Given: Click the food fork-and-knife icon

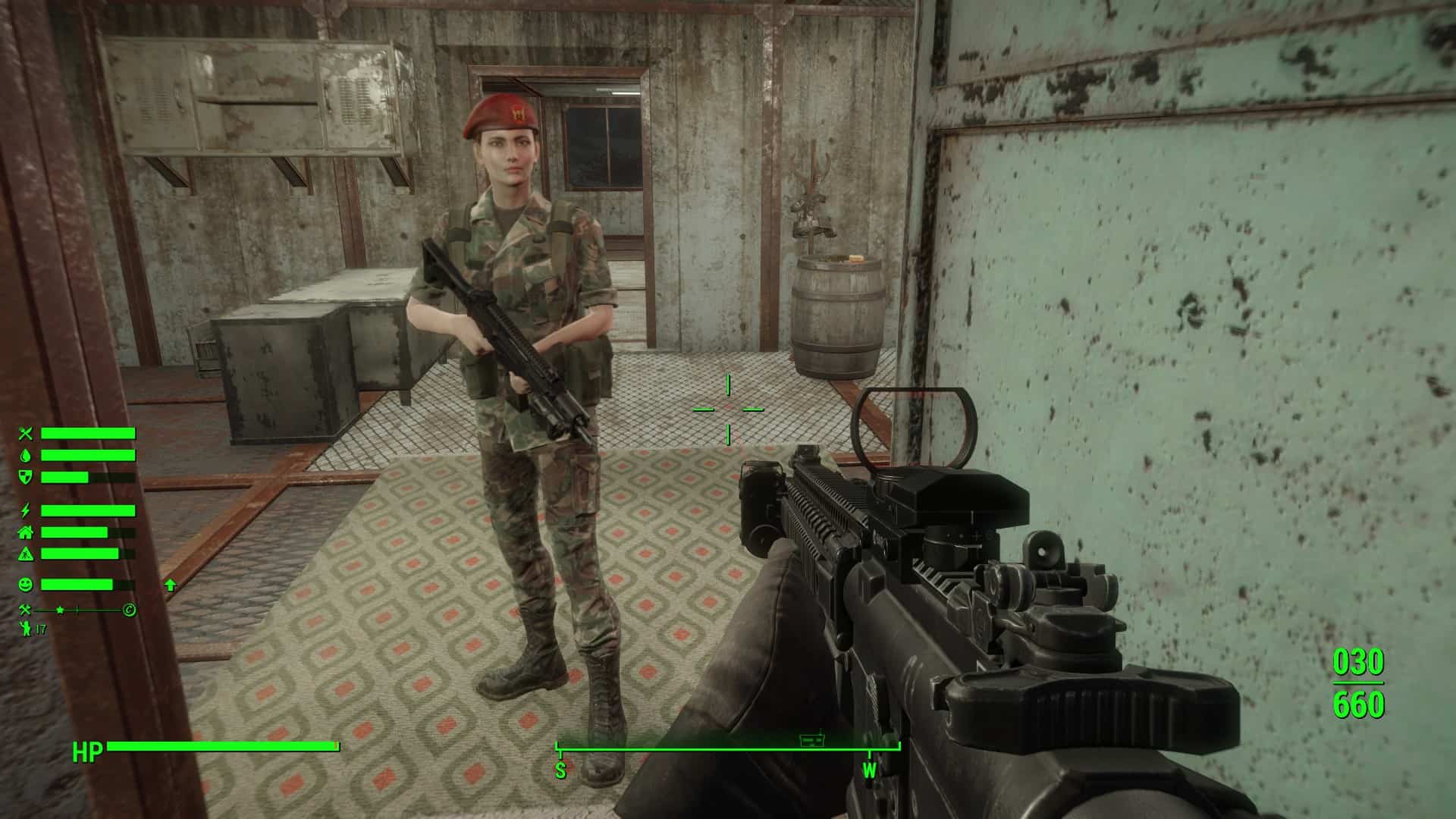Looking at the screenshot, I should tap(27, 434).
